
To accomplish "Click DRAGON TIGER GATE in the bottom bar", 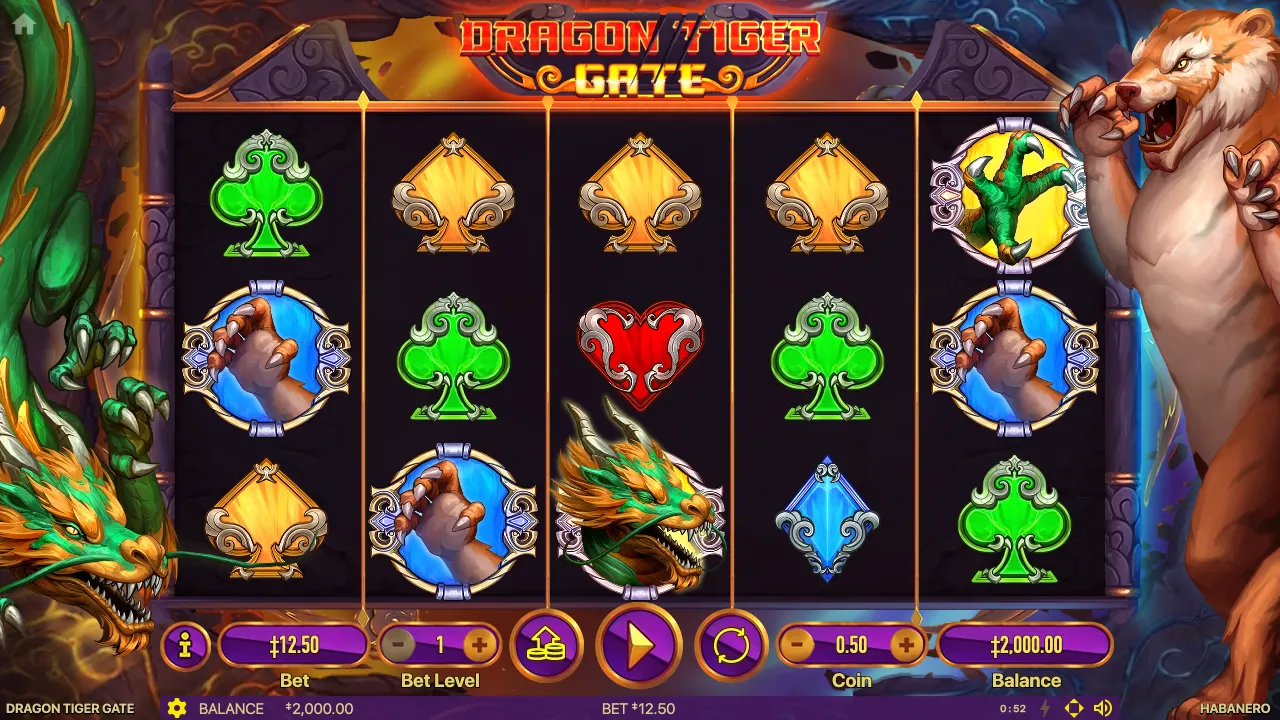I will [69, 708].
